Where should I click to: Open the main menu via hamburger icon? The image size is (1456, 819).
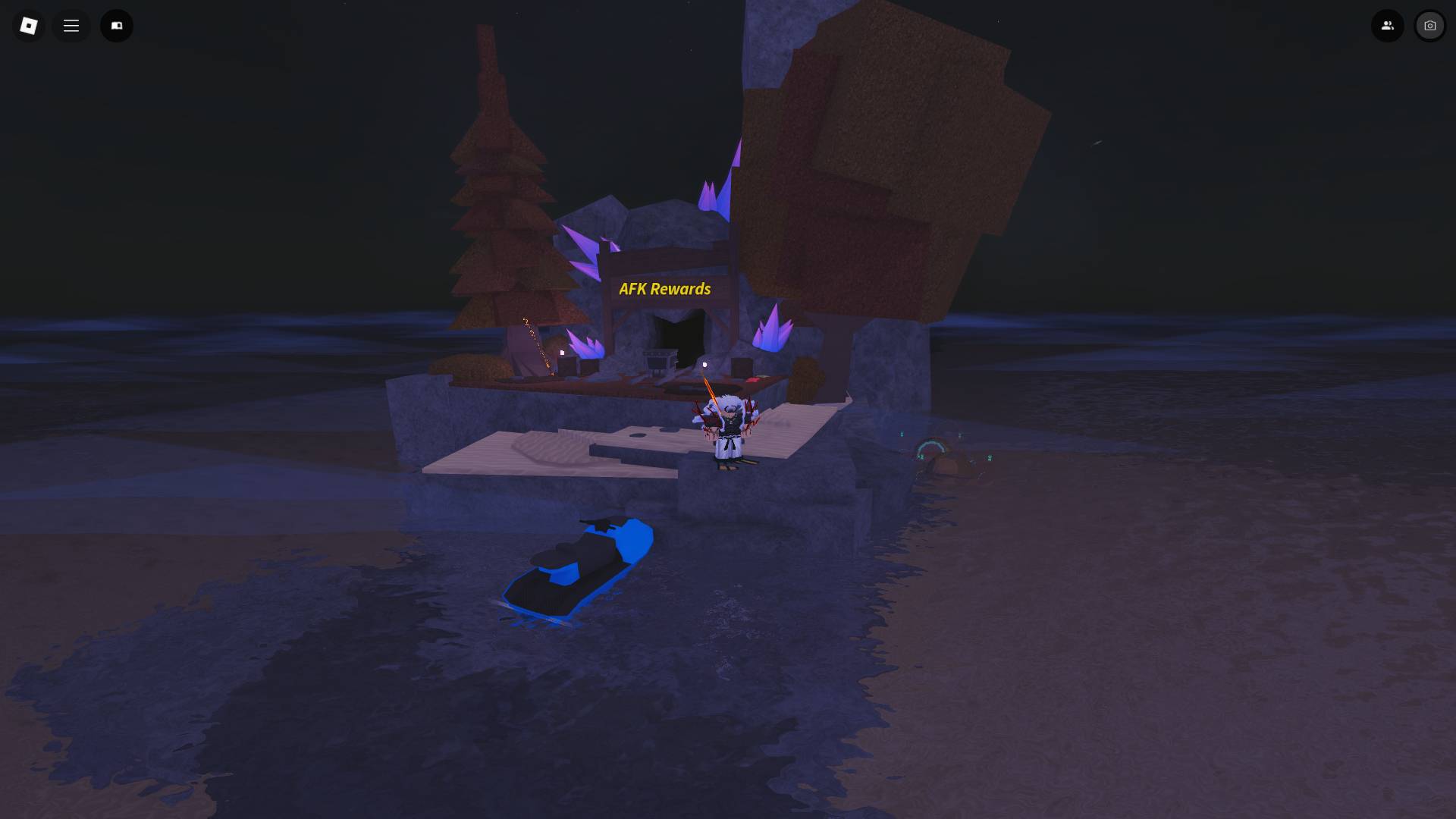pyautogui.click(x=71, y=25)
